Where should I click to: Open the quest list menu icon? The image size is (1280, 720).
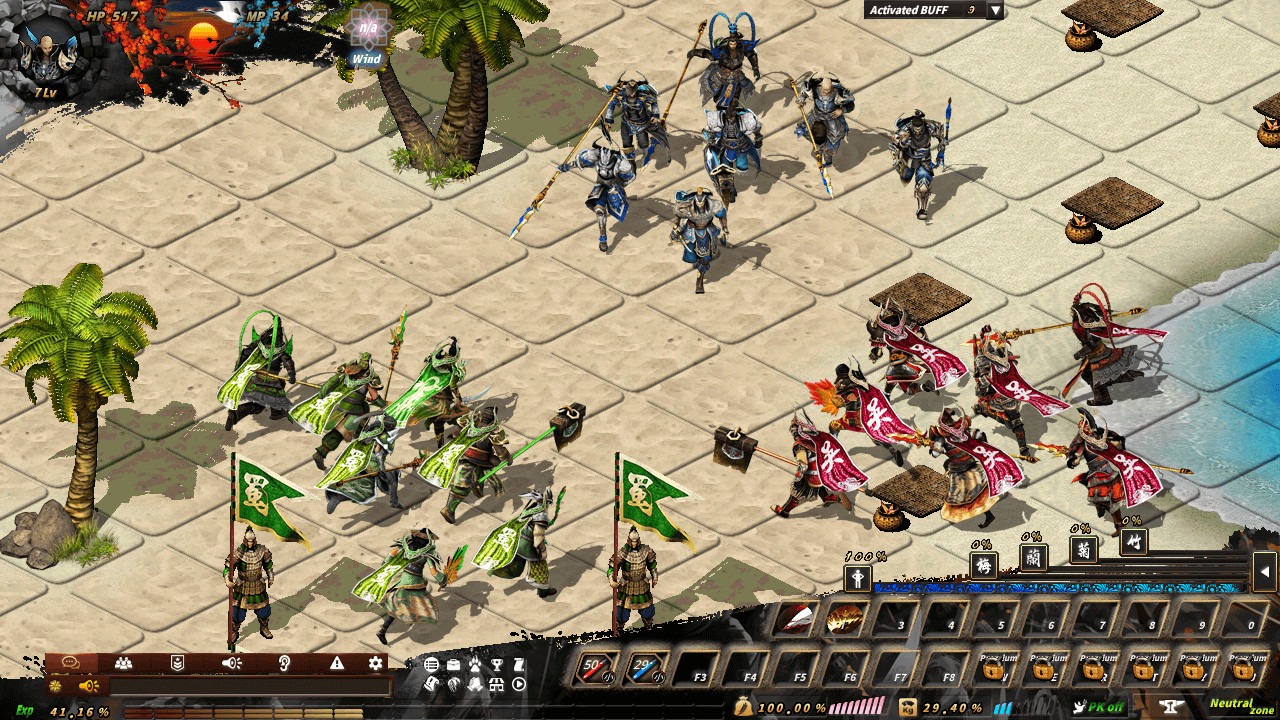click(430, 662)
